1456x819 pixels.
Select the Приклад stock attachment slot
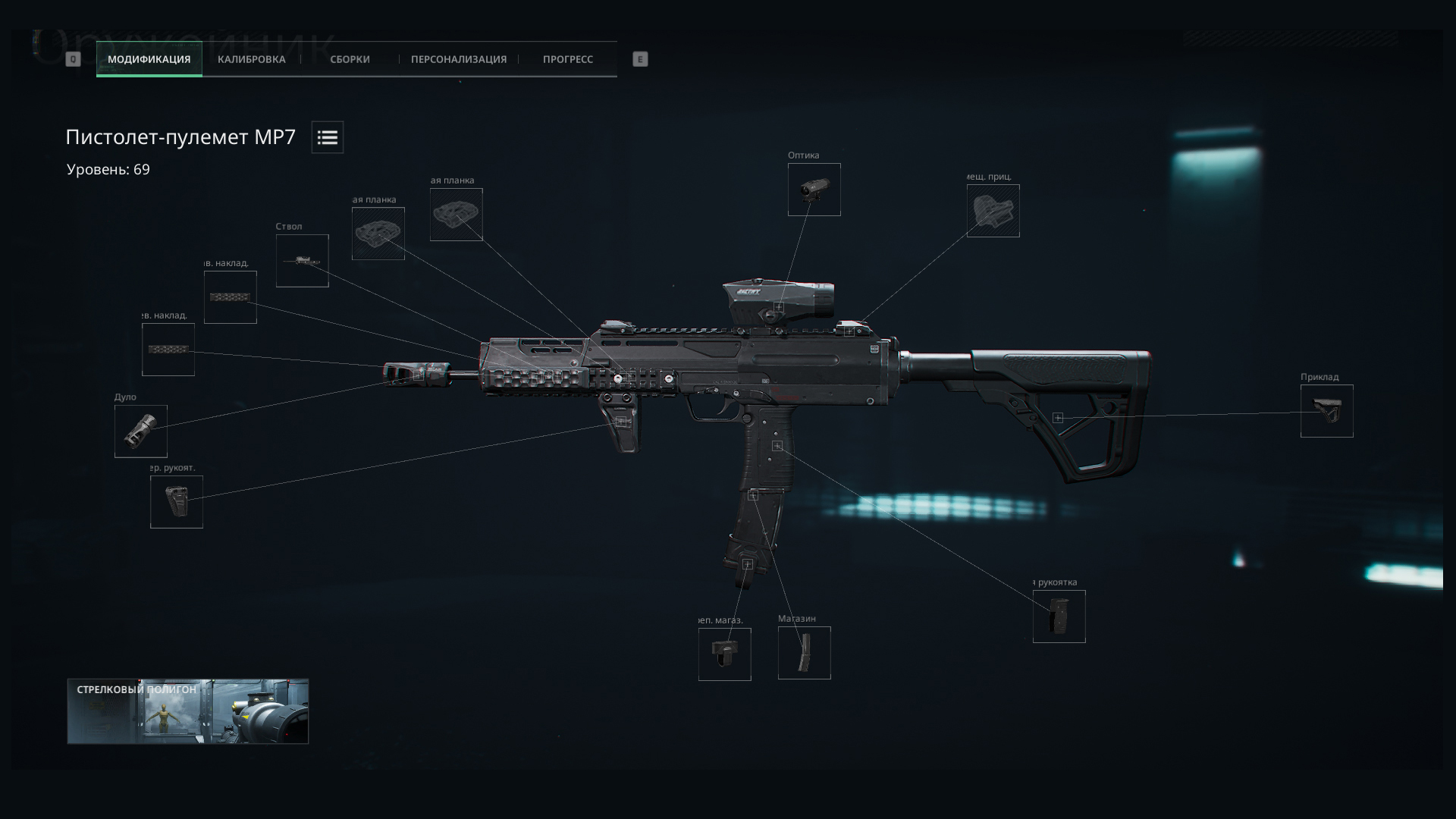pyautogui.click(x=1326, y=411)
